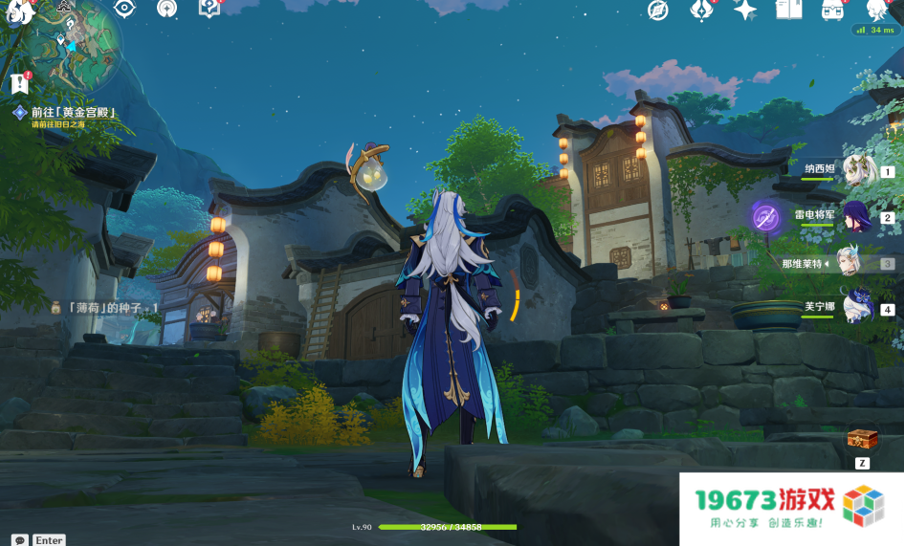Open the quest book icon with red alert
904x546 pixels.
click(20, 83)
